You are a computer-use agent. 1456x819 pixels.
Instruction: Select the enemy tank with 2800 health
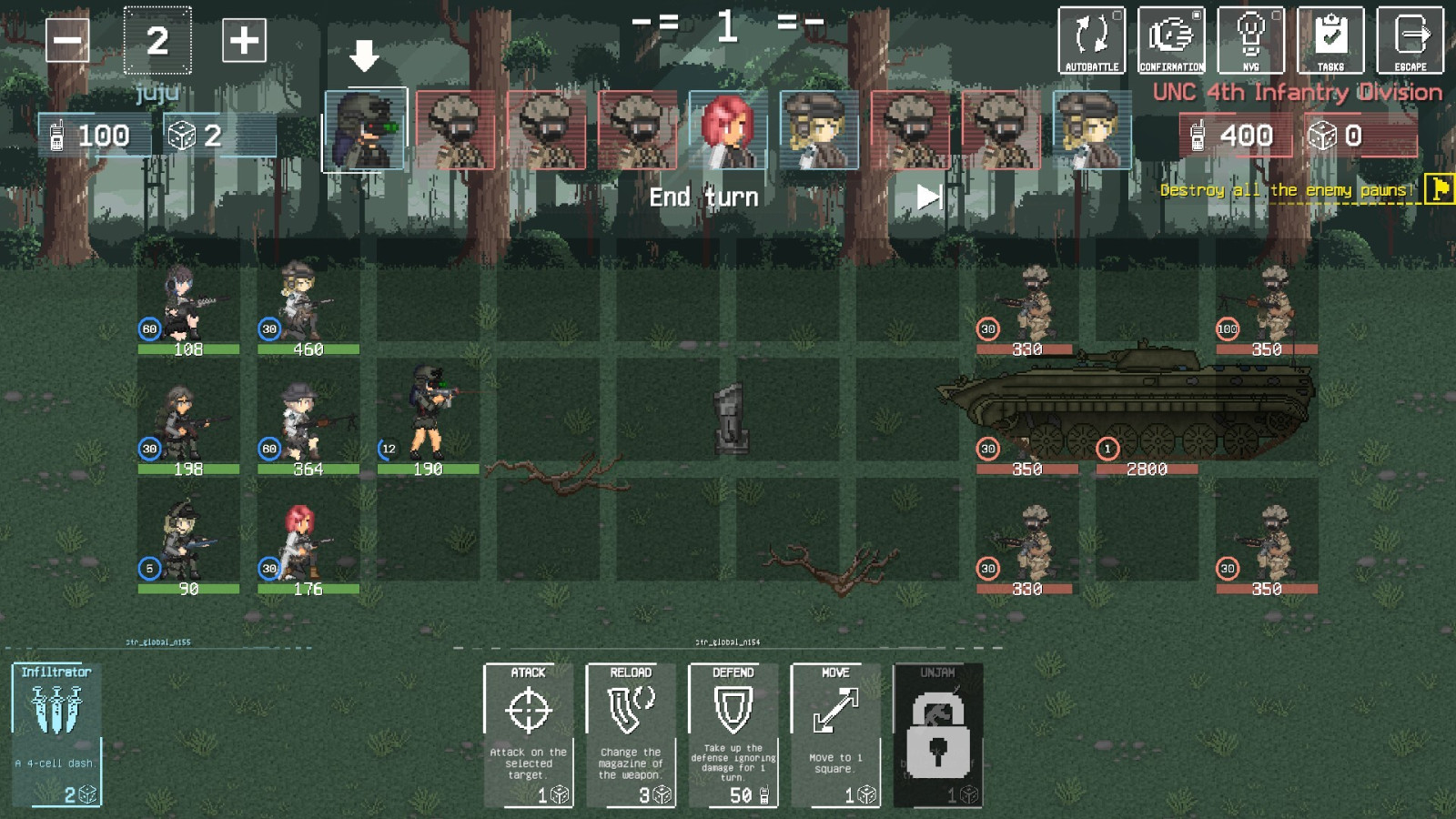[1137, 405]
